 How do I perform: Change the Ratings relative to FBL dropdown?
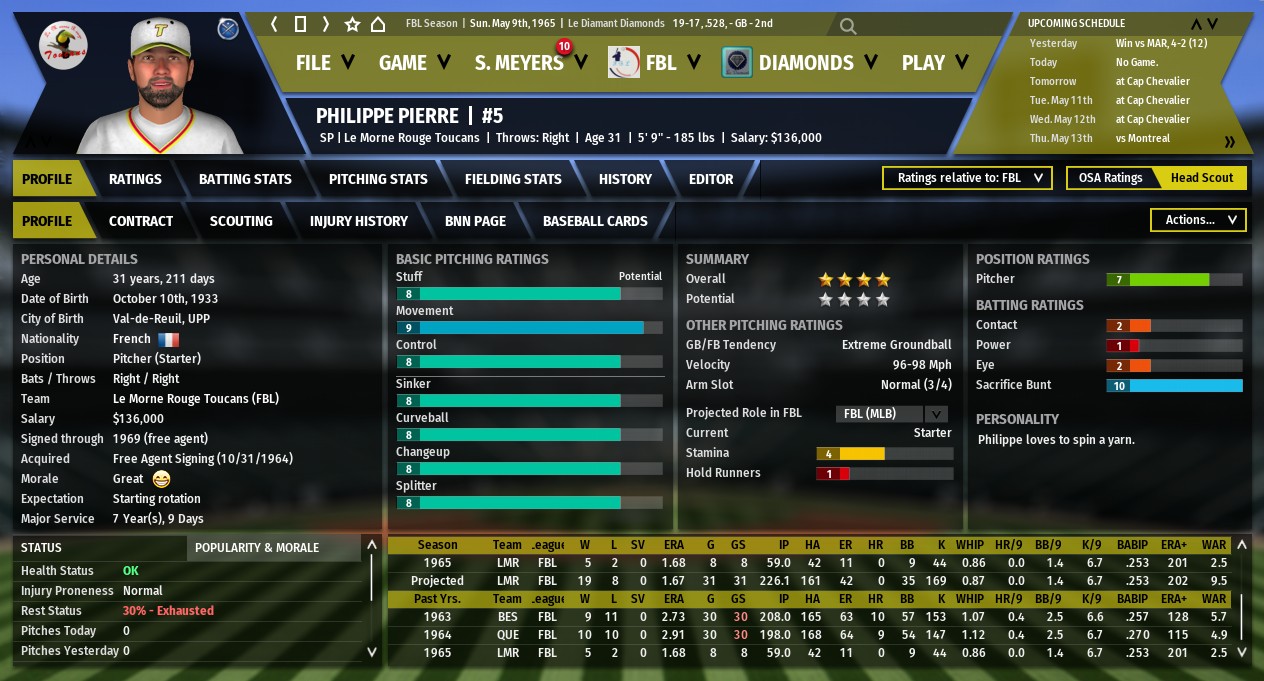(x=967, y=178)
